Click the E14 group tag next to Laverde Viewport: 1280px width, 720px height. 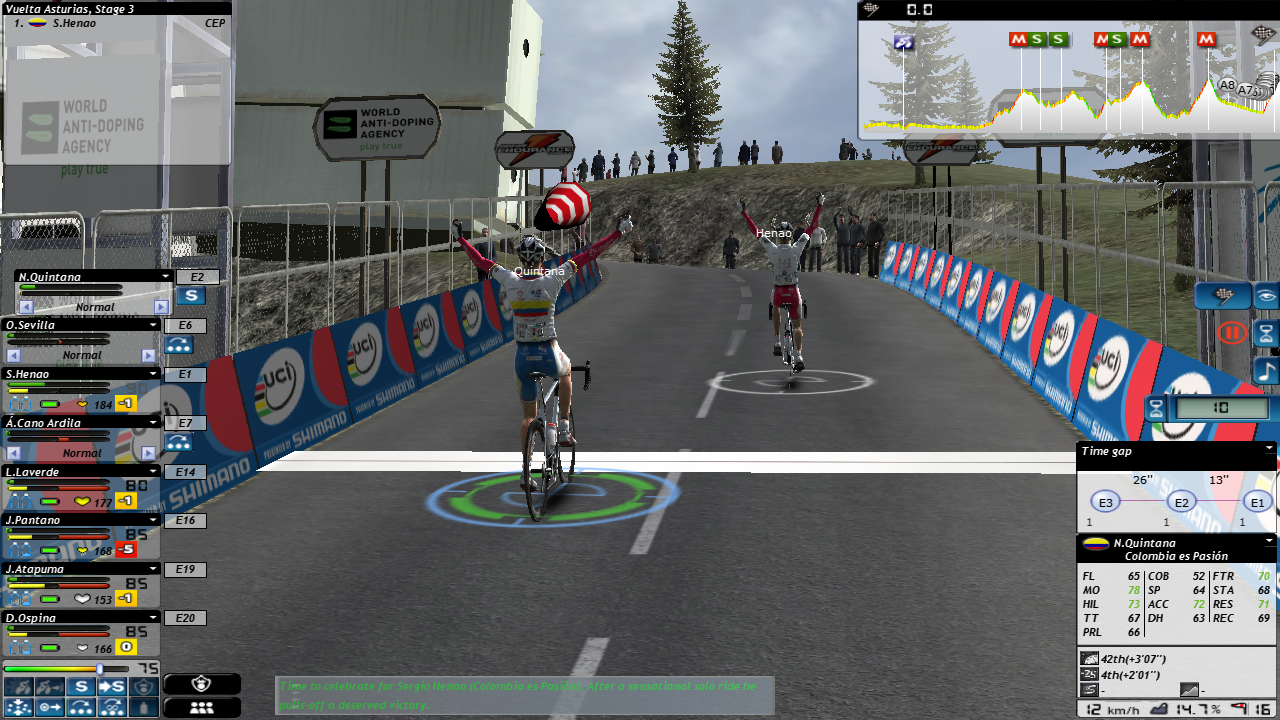[x=185, y=472]
